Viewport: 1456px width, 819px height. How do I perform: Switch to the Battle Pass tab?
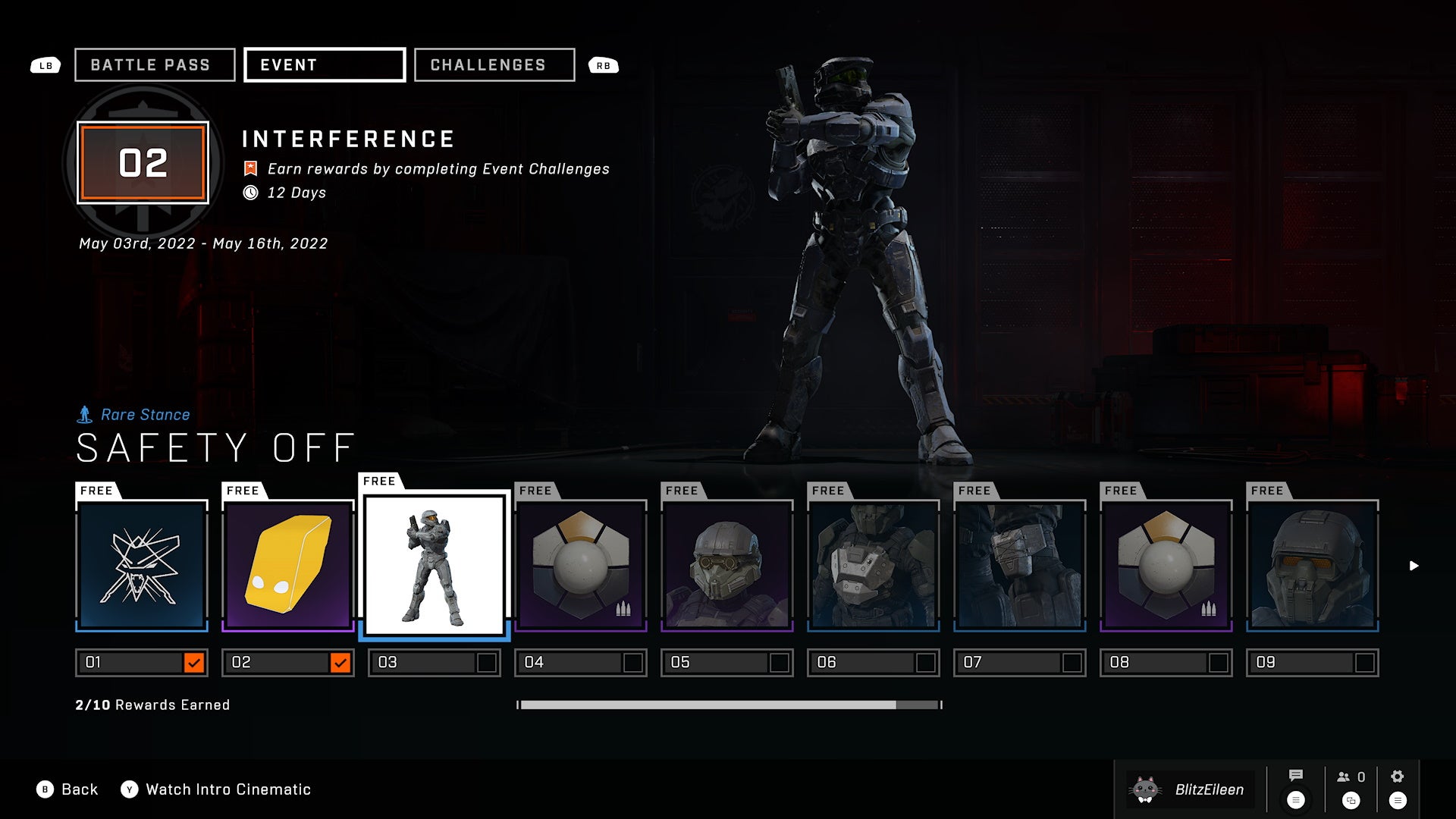154,64
